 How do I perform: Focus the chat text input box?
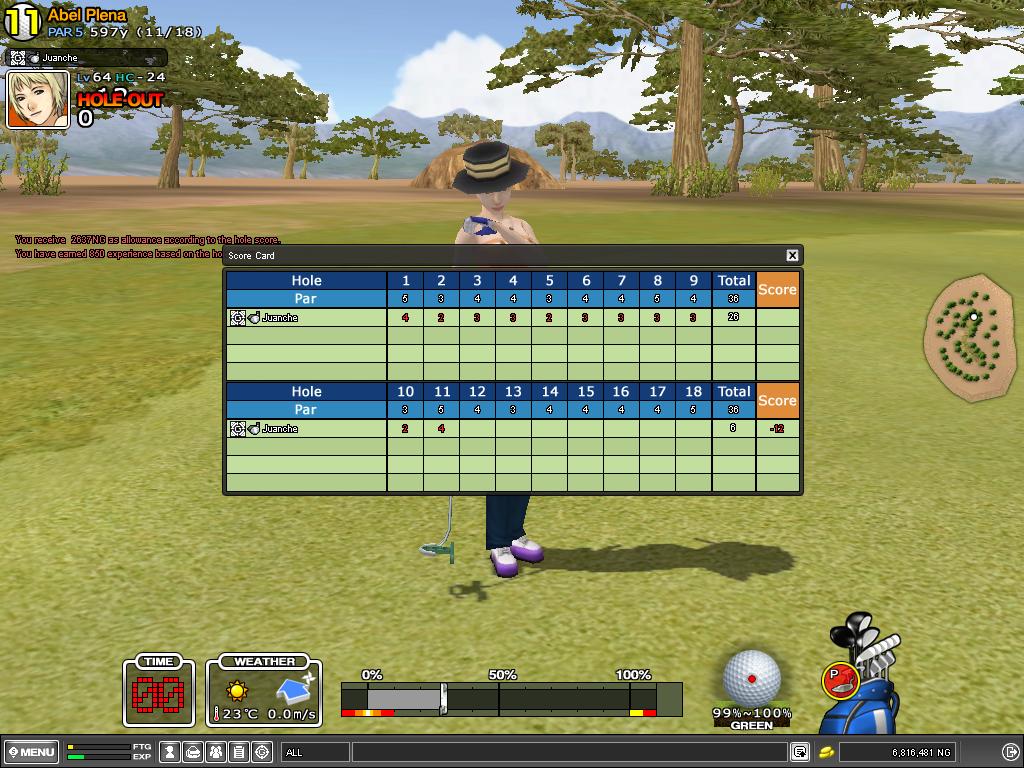(568, 752)
